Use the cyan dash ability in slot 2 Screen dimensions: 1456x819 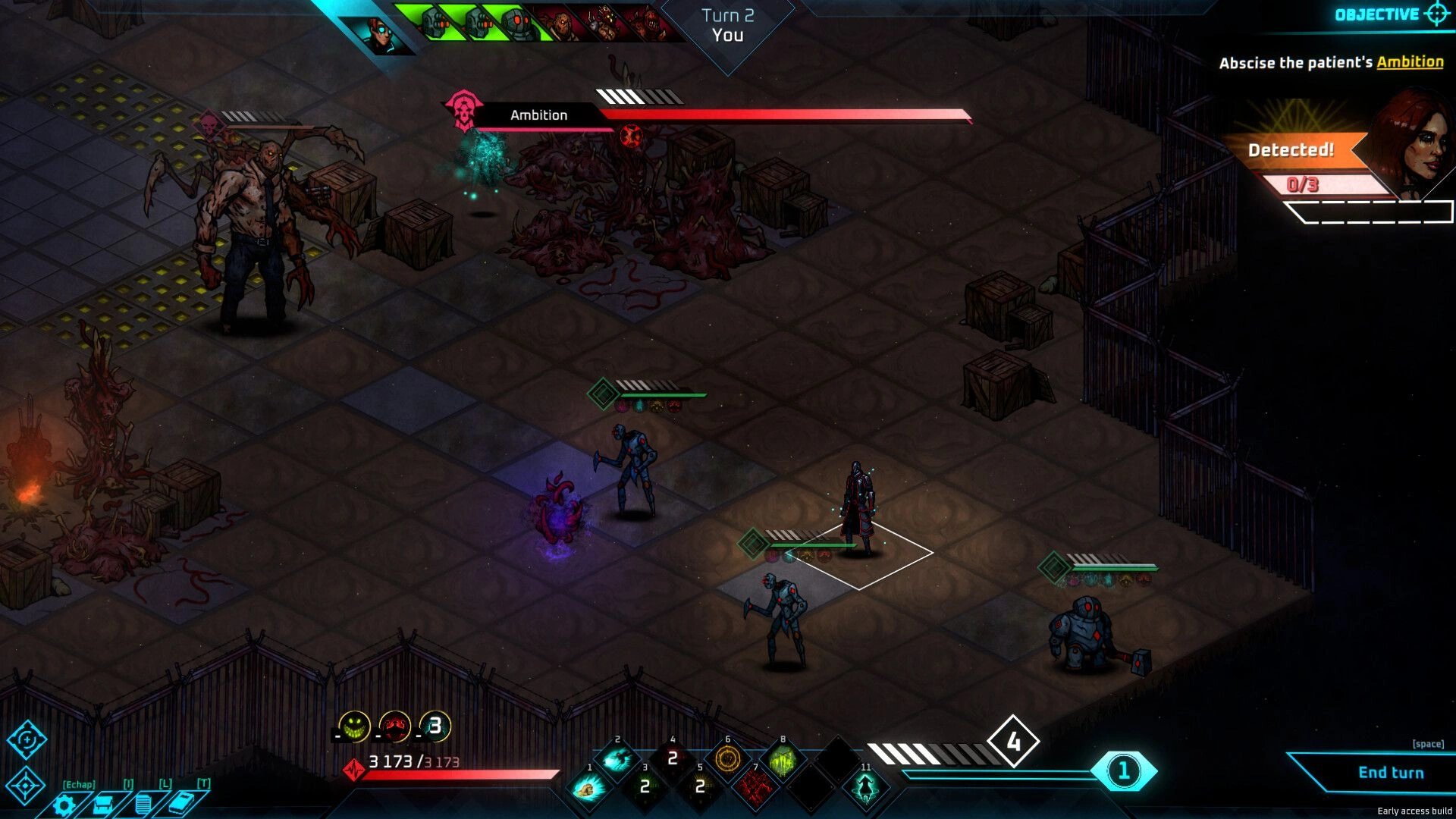click(x=617, y=759)
